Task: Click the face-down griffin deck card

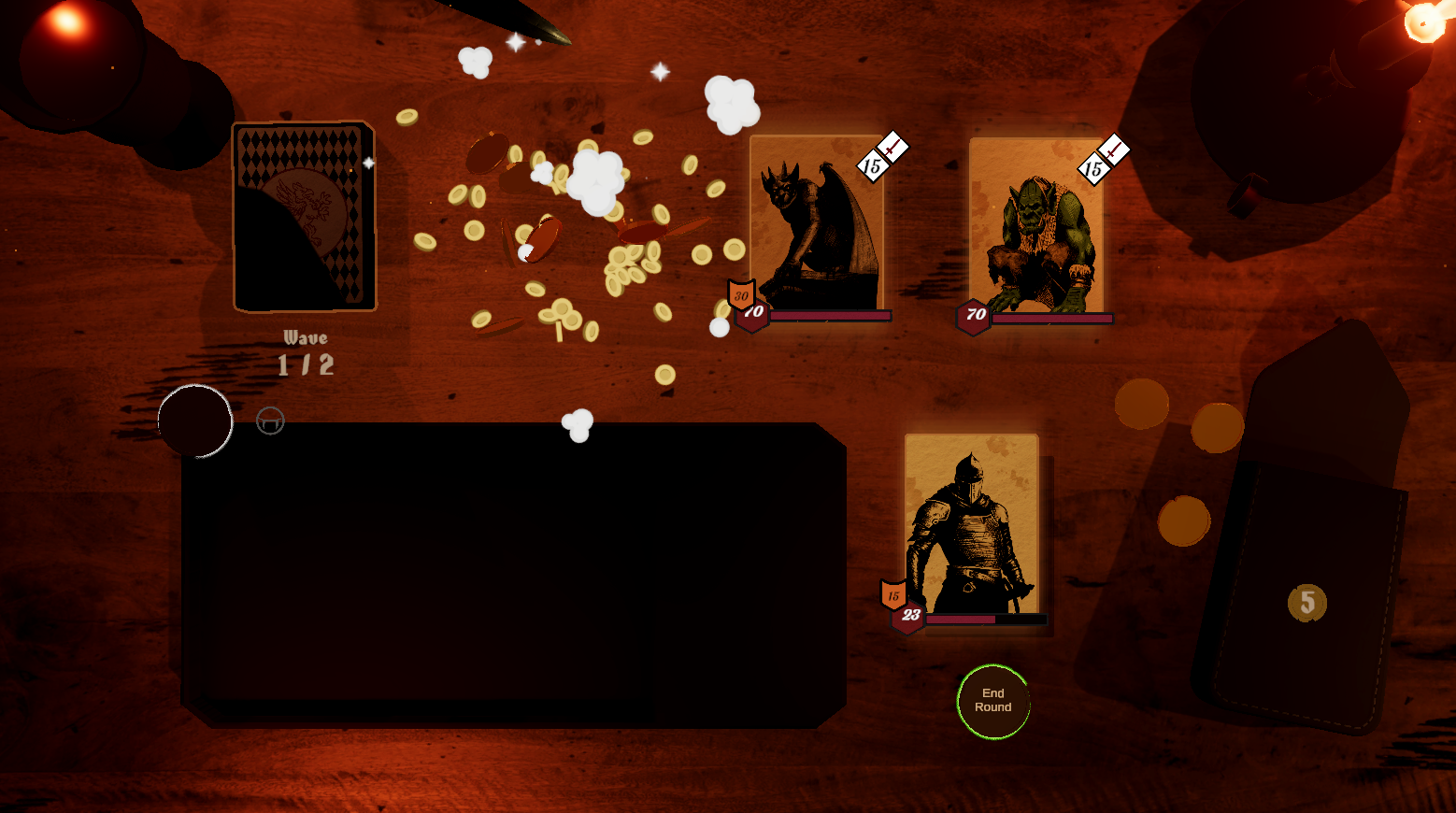Action: coord(304,217)
